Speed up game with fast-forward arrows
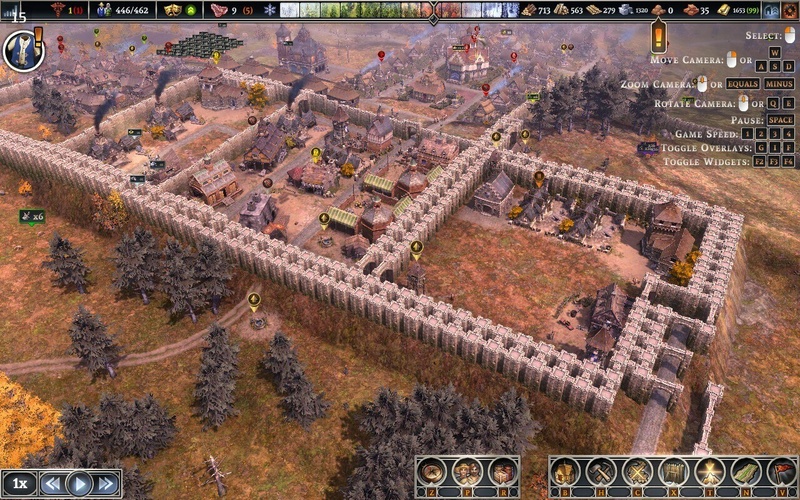The width and height of the screenshot is (800, 500). tap(106, 484)
